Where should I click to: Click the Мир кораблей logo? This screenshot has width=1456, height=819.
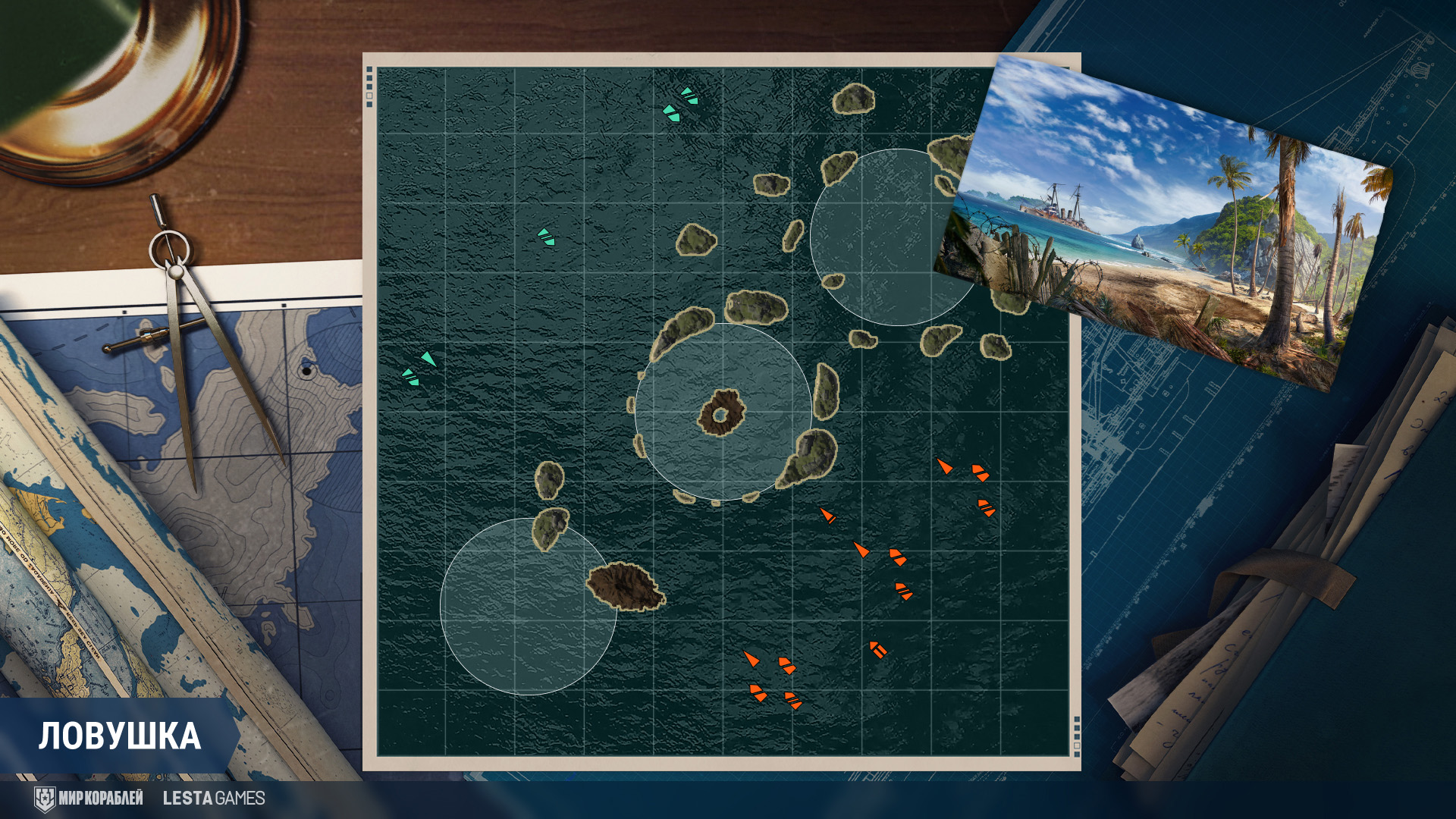89,798
